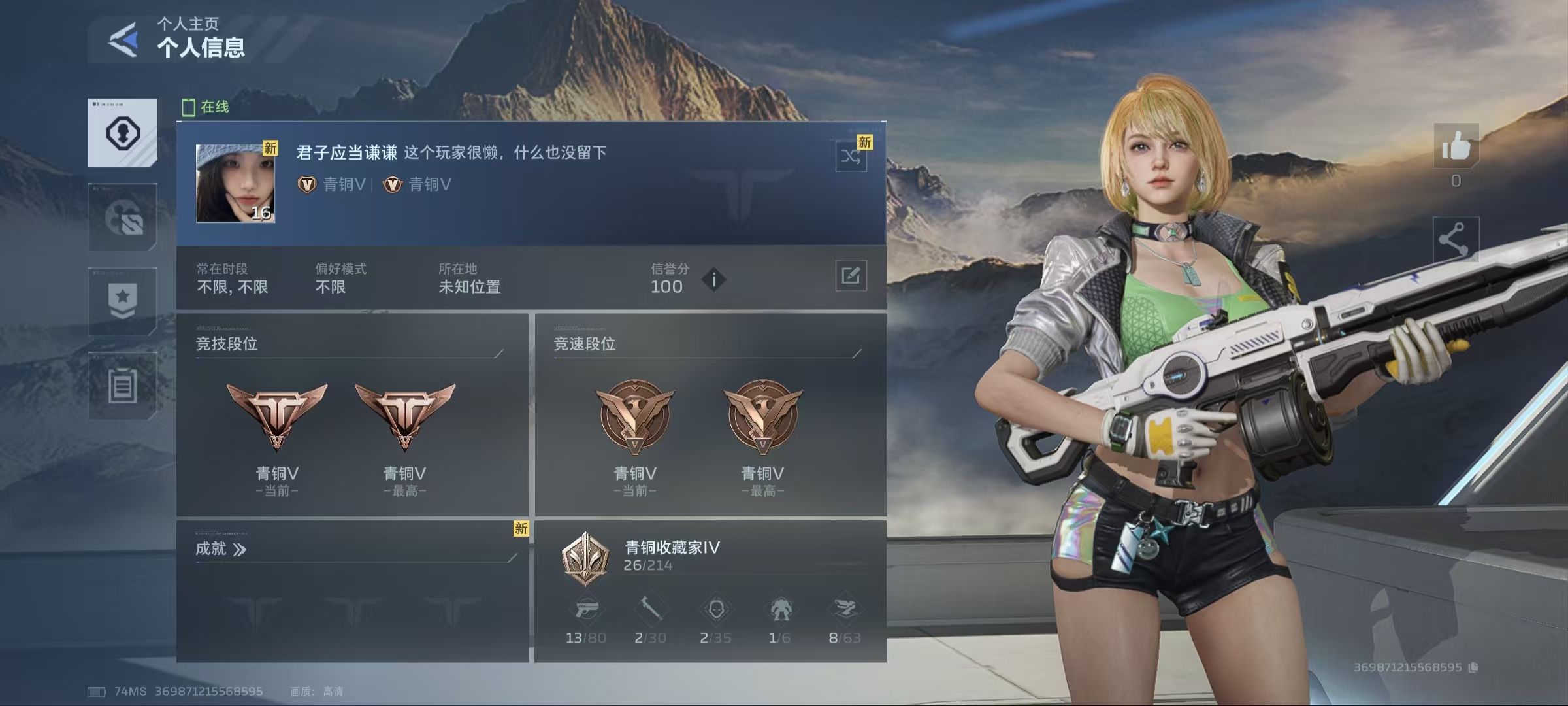
Task: Share this profile page
Action: tap(1456, 239)
